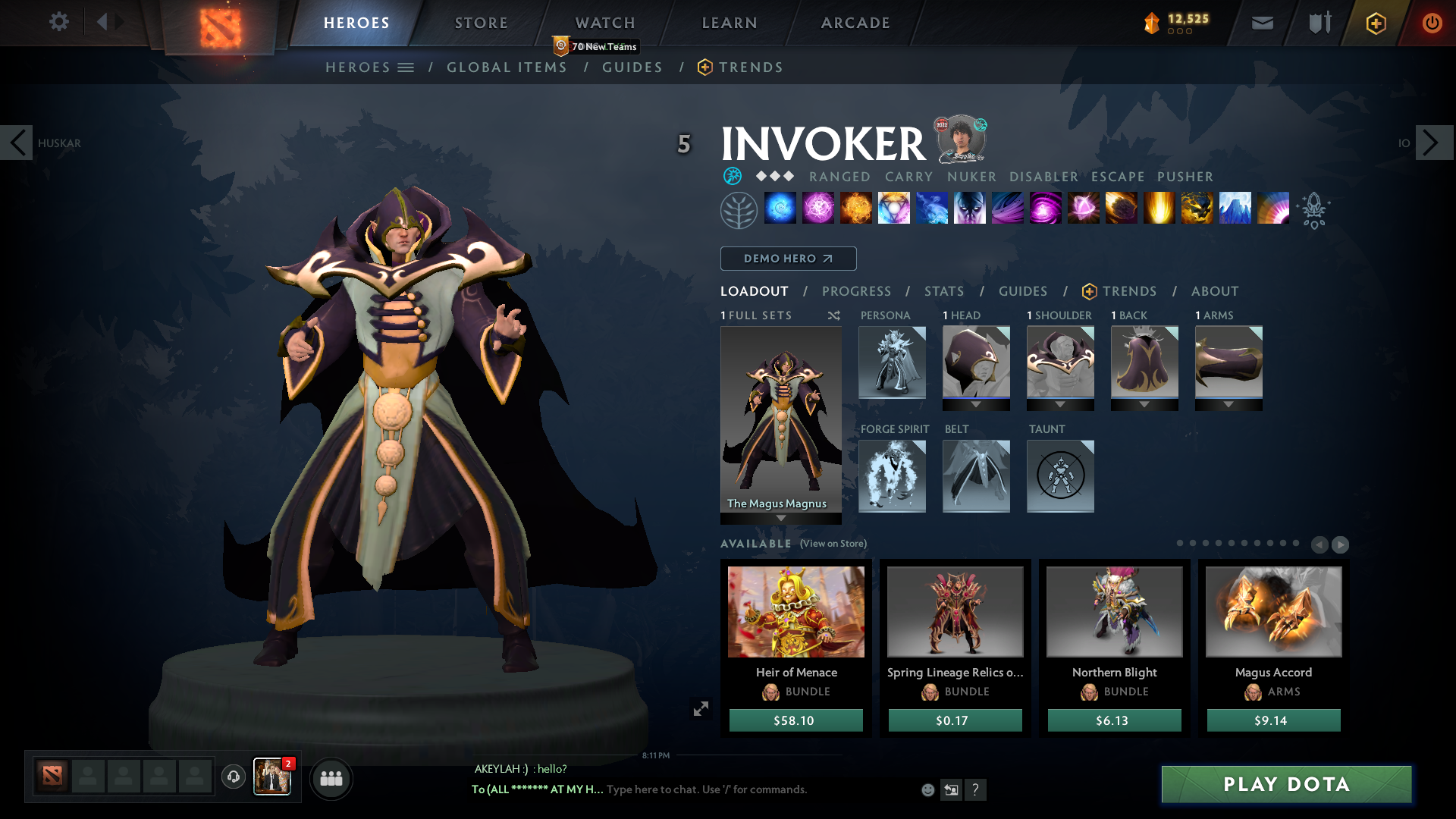Click the emoticon smiley icon in chat

click(927, 789)
